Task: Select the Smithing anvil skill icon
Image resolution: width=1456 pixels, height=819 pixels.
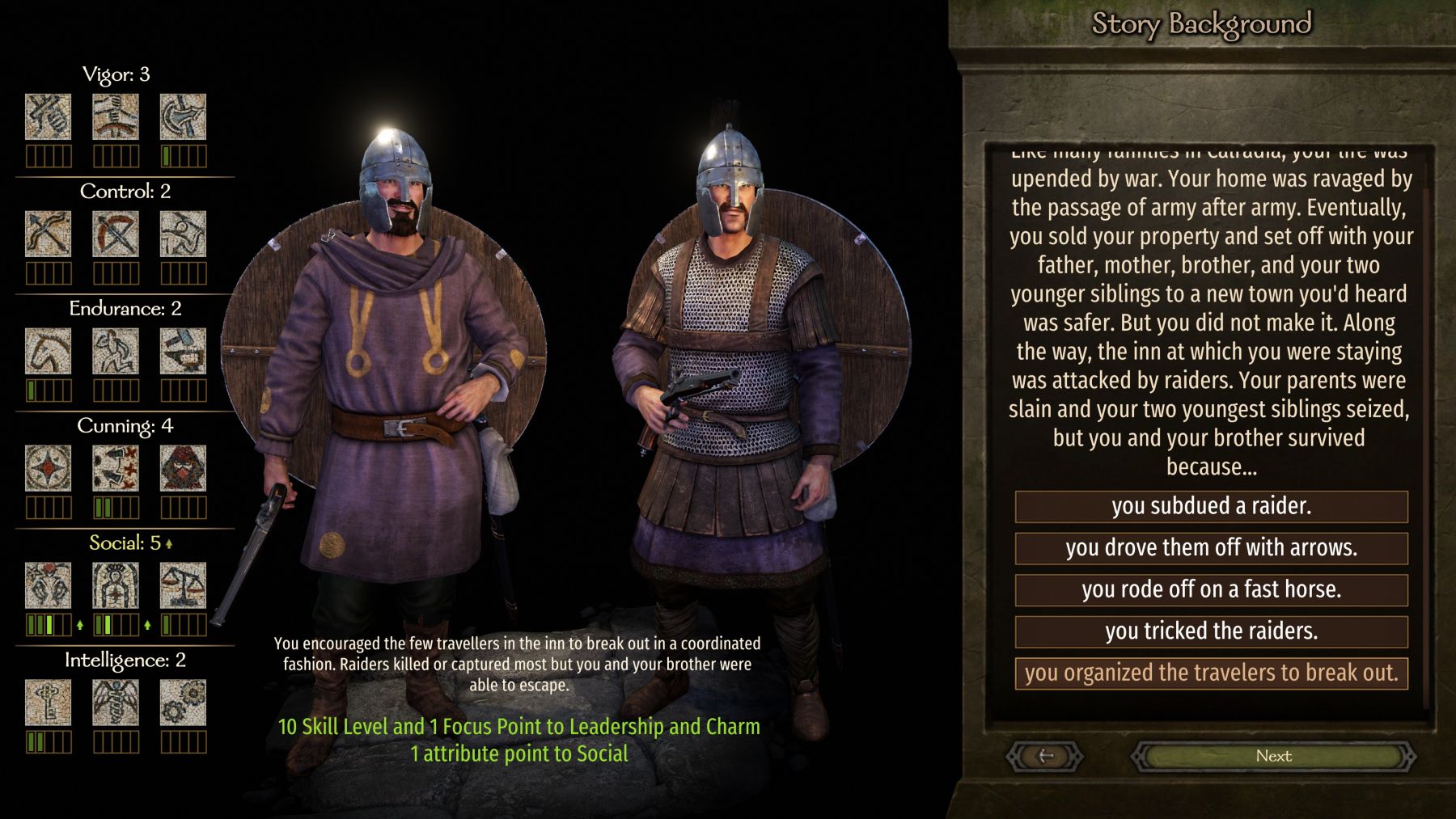Action: click(183, 351)
